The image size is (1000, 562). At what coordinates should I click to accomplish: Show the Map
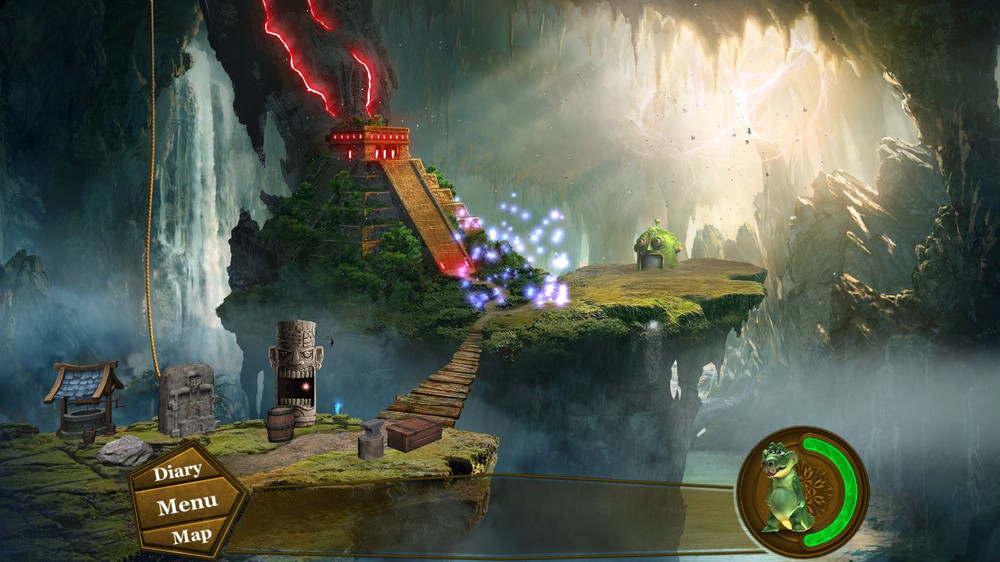click(191, 536)
